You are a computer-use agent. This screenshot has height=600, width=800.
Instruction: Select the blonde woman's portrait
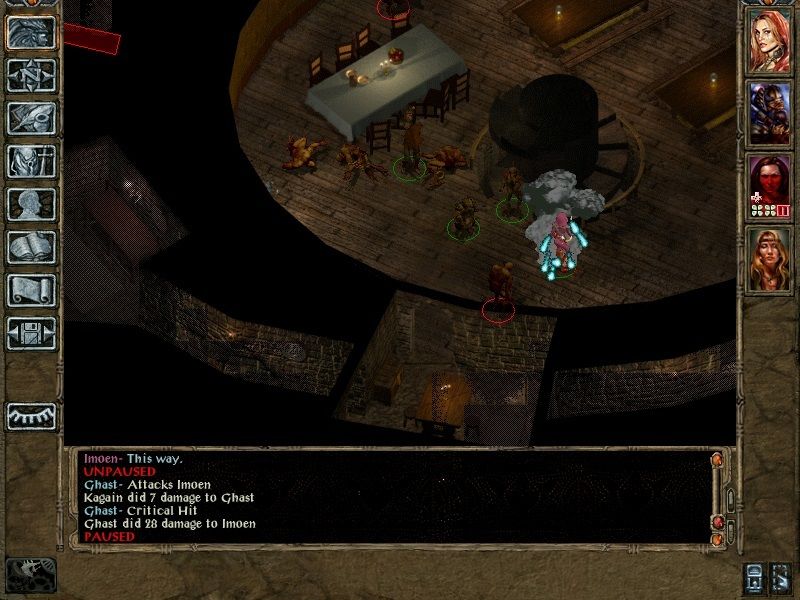point(771,257)
